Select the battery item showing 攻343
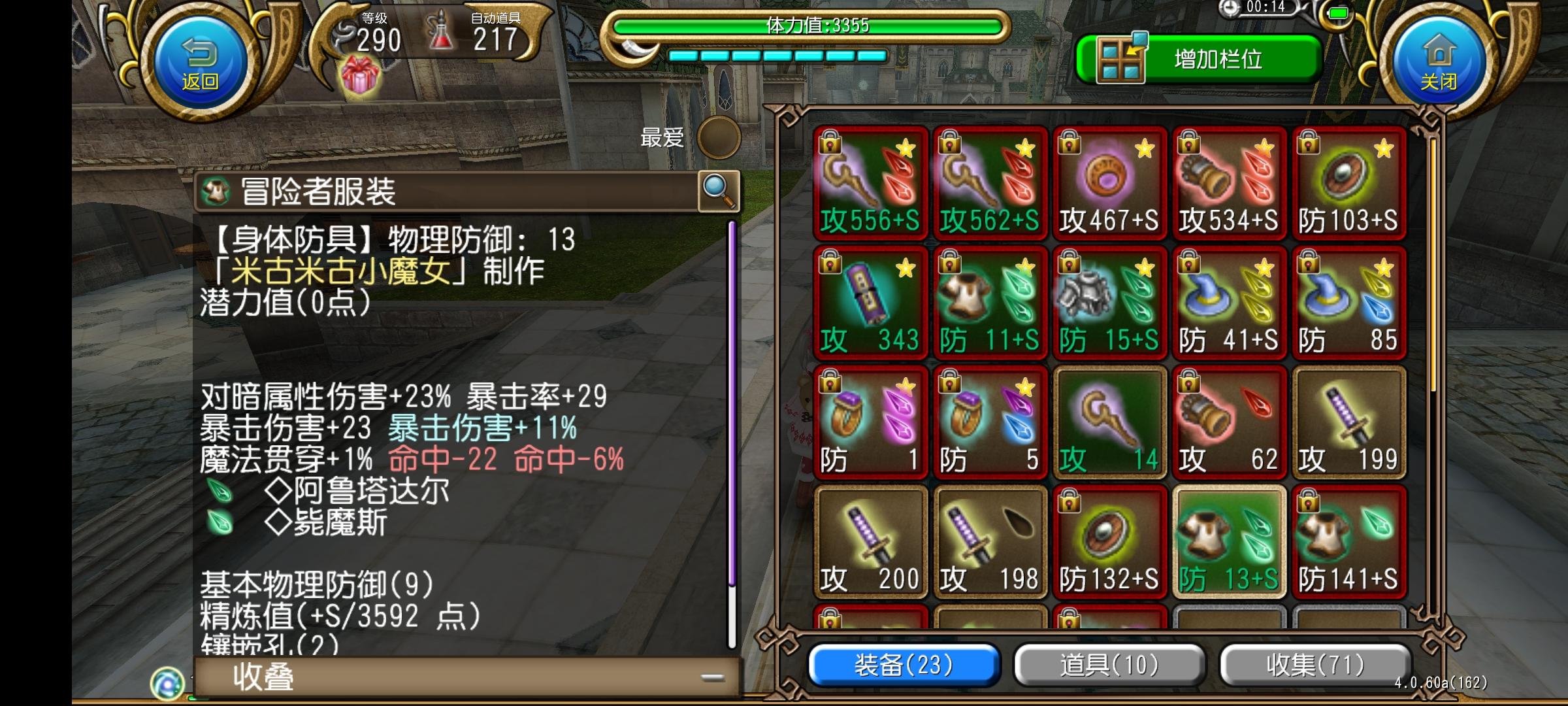1568x706 pixels. [870, 304]
